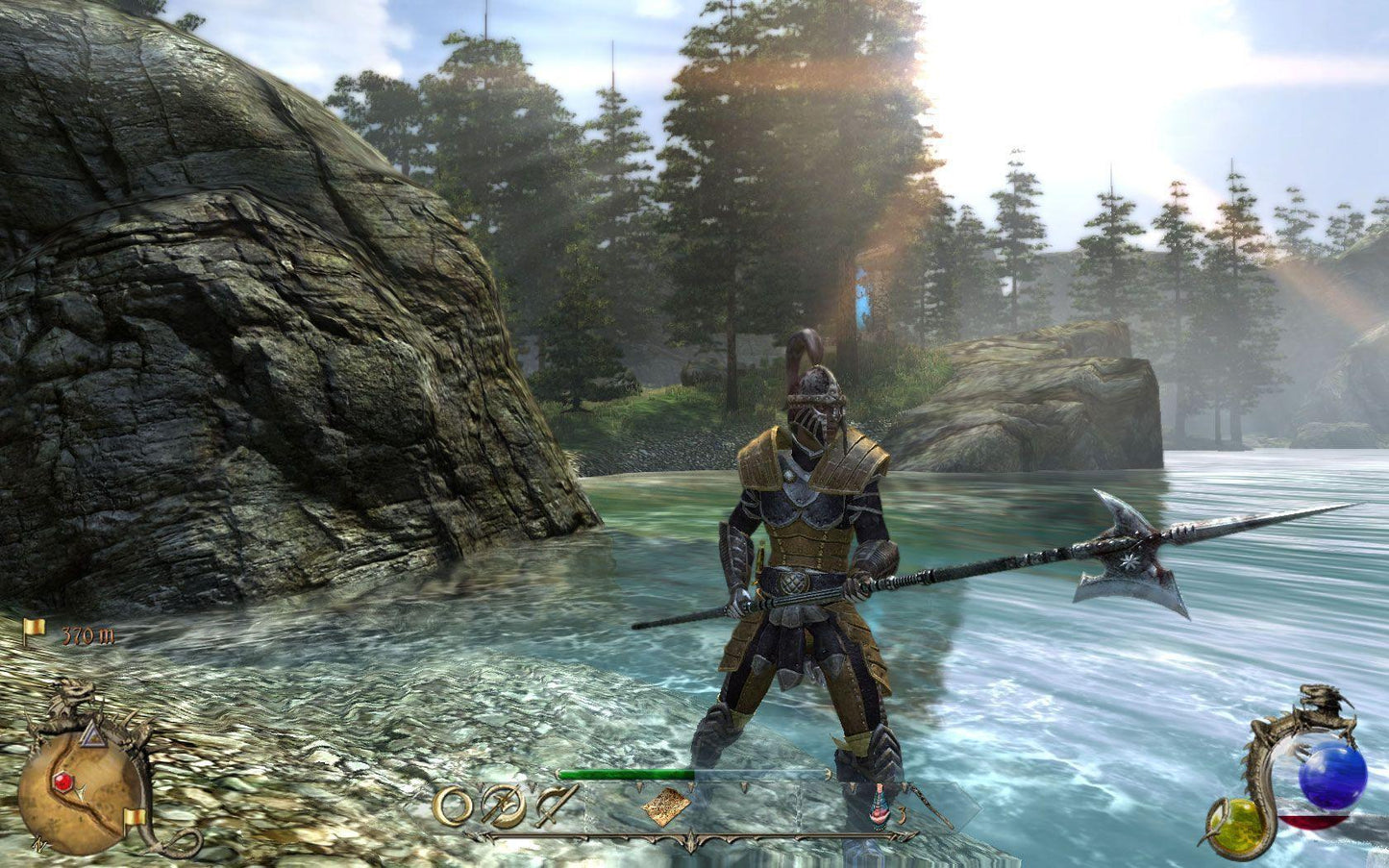Click the gold ring icon in the hotbar
Screen dimensions: 1389x868
pos(452,807)
